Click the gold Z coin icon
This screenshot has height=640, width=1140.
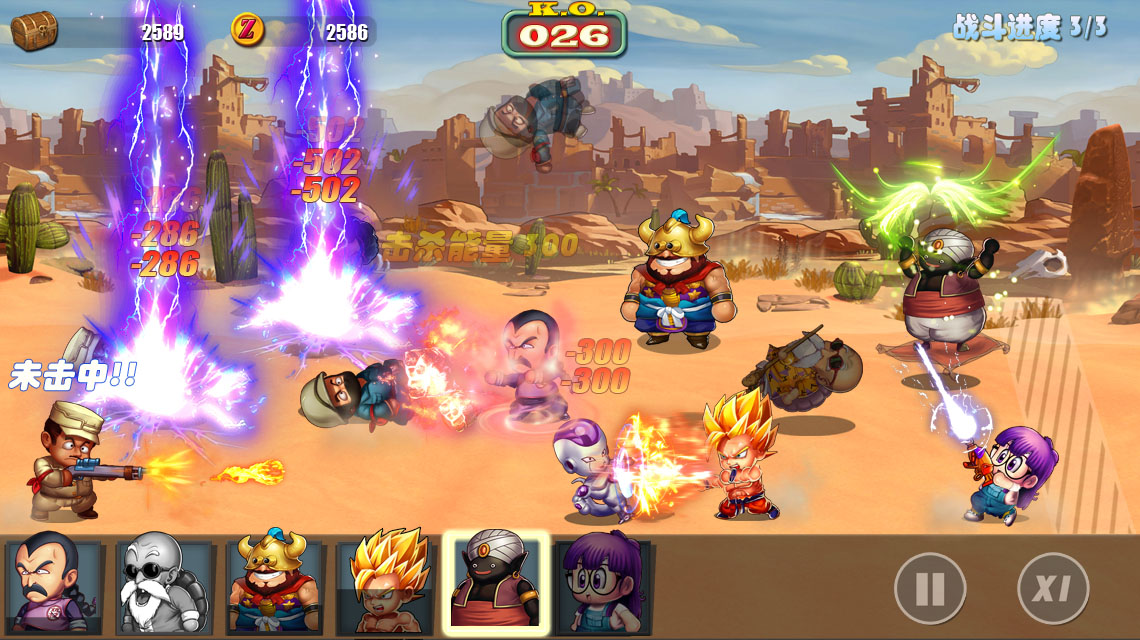[247, 30]
